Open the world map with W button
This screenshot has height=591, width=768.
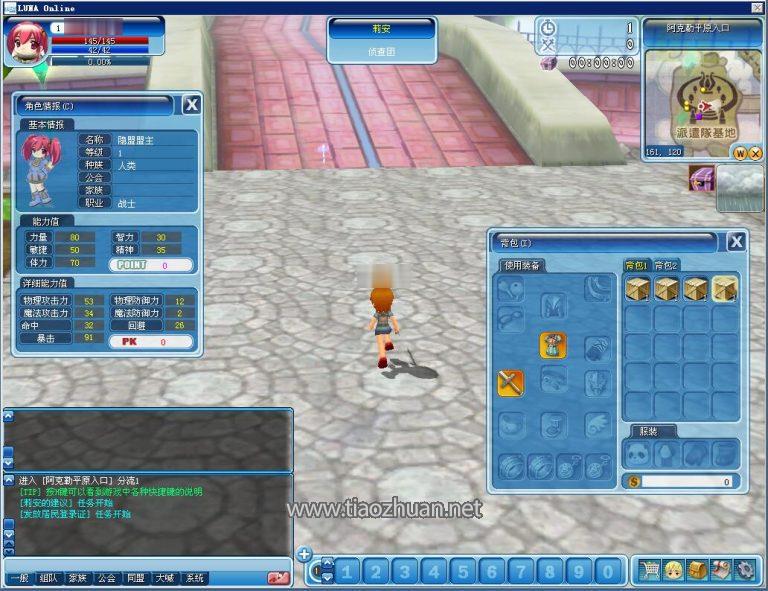pyautogui.click(x=740, y=153)
